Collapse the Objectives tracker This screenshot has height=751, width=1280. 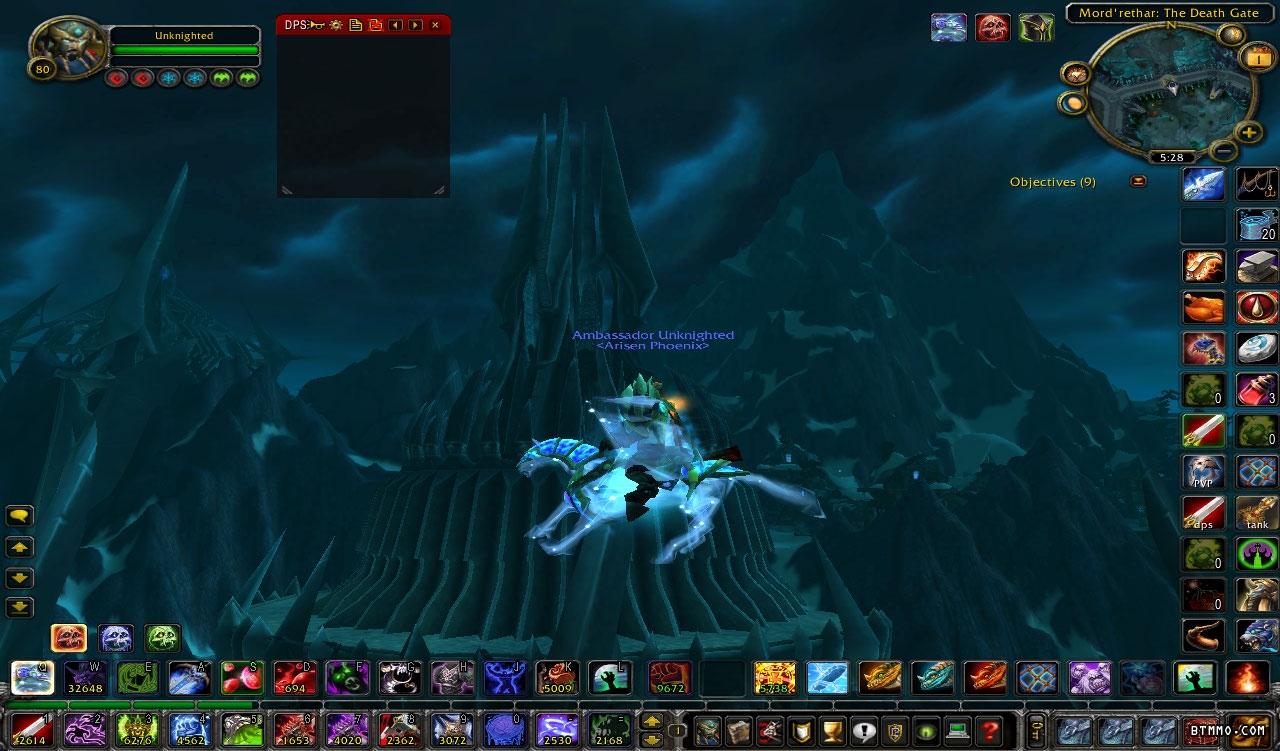[1138, 181]
